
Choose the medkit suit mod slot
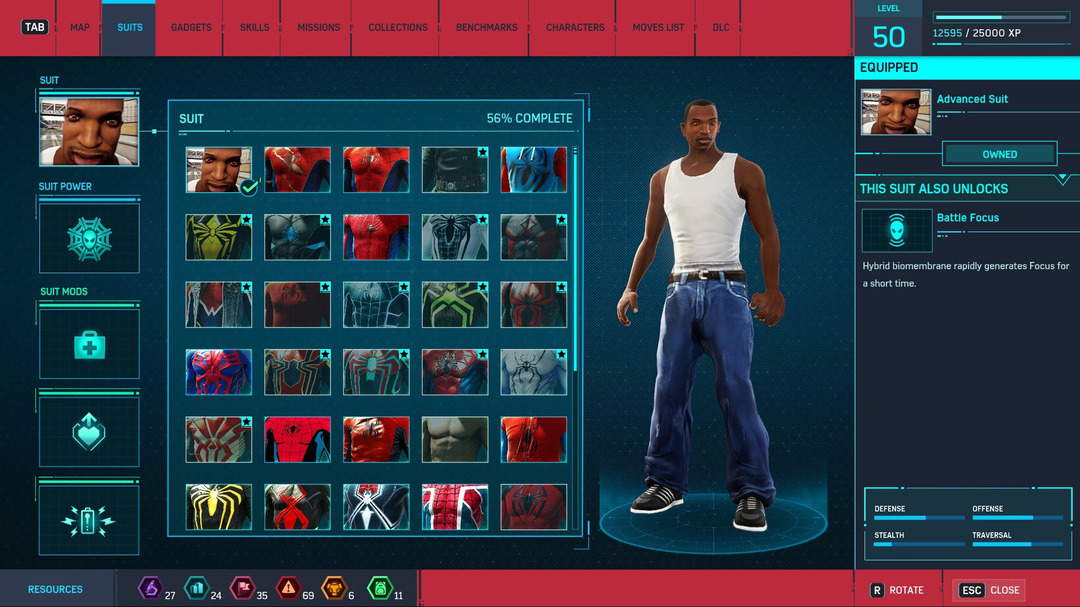[89, 344]
